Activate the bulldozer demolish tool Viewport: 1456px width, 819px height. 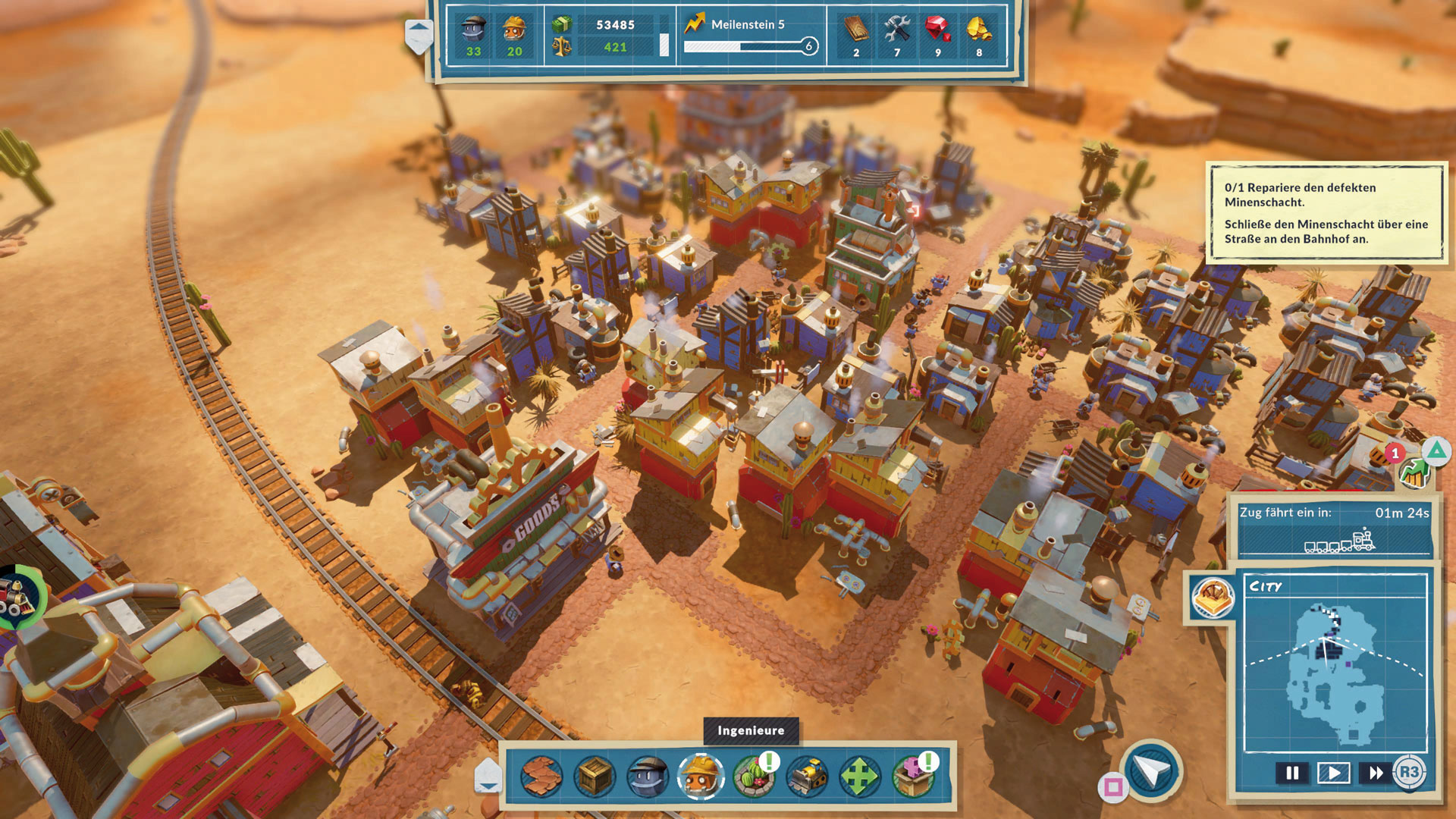807,776
